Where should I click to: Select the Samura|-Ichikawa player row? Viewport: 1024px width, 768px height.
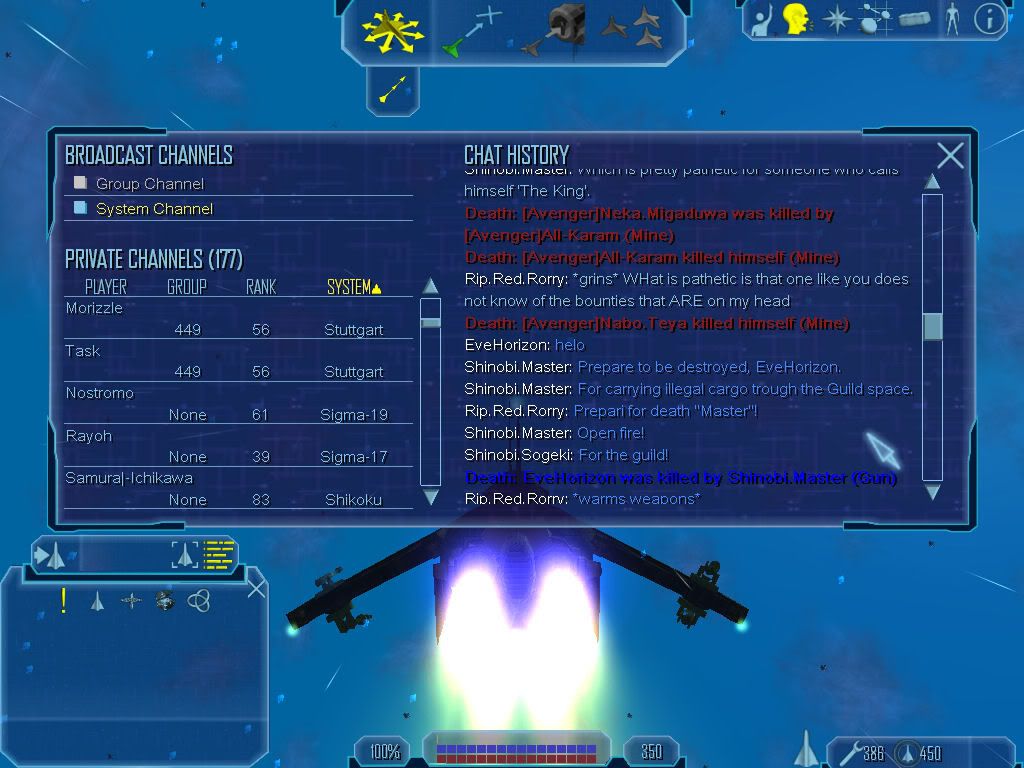pos(129,478)
